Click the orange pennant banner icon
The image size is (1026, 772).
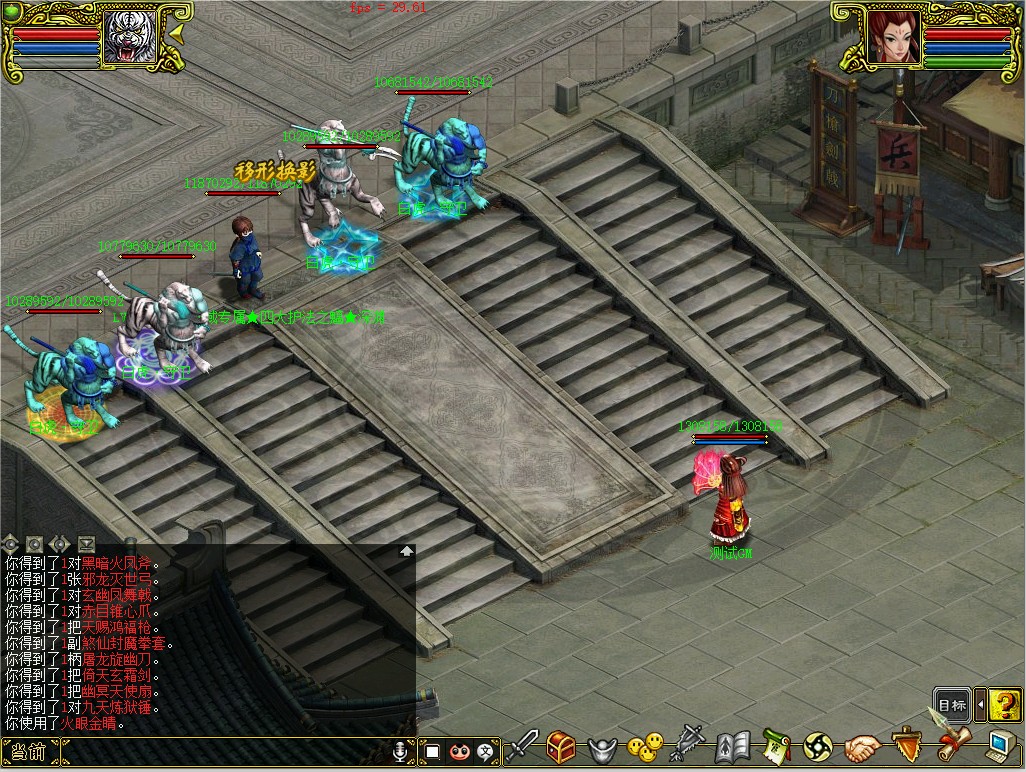(906, 745)
